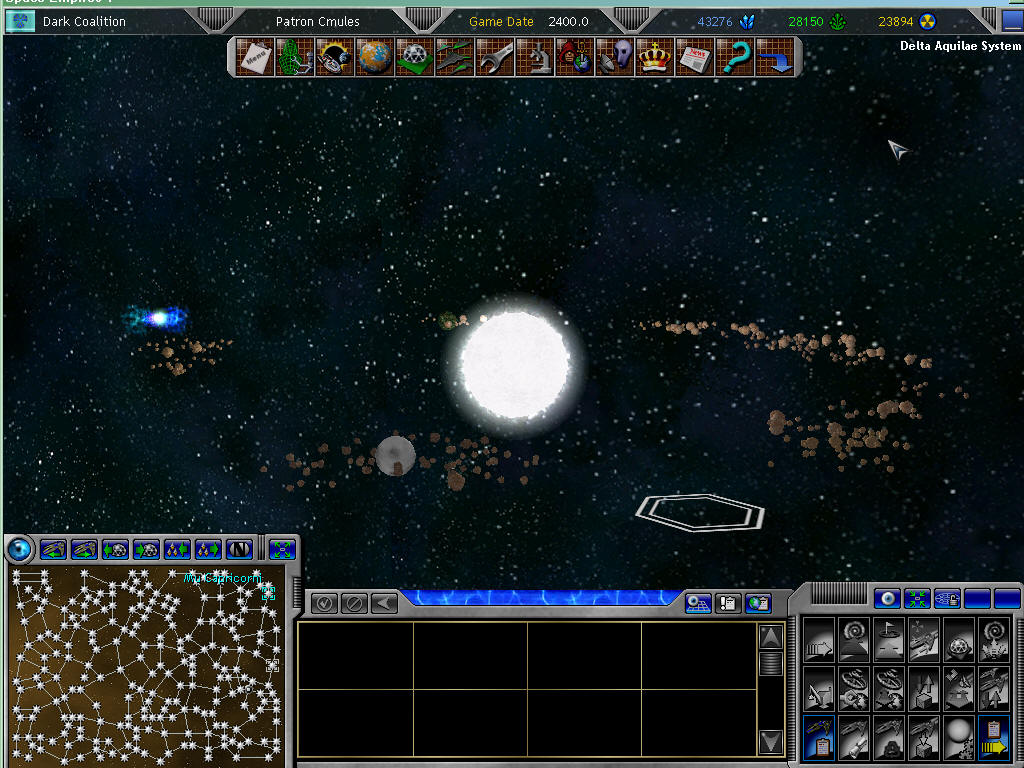The width and height of the screenshot is (1024, 768).
Task: Open the Menu clipboard icon
Action: (254, 57)
